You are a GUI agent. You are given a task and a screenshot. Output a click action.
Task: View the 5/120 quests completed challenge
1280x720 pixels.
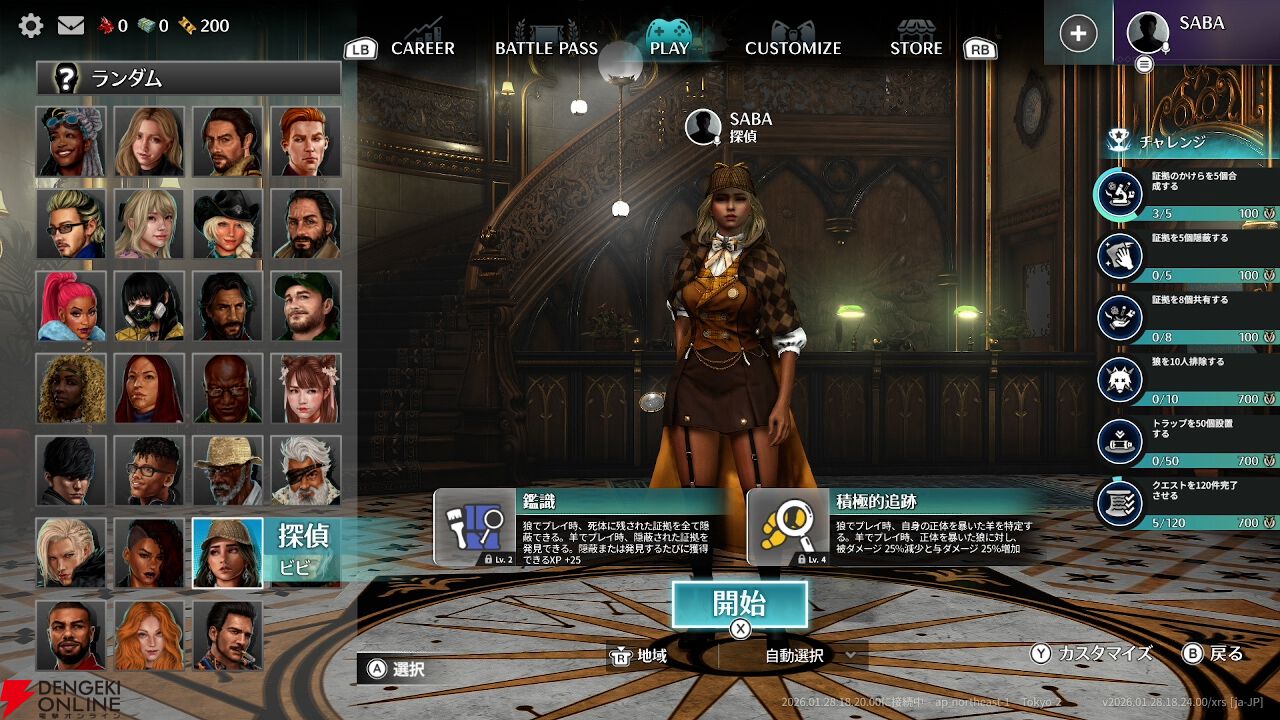pyautogui.click(x=1185, y=503)
